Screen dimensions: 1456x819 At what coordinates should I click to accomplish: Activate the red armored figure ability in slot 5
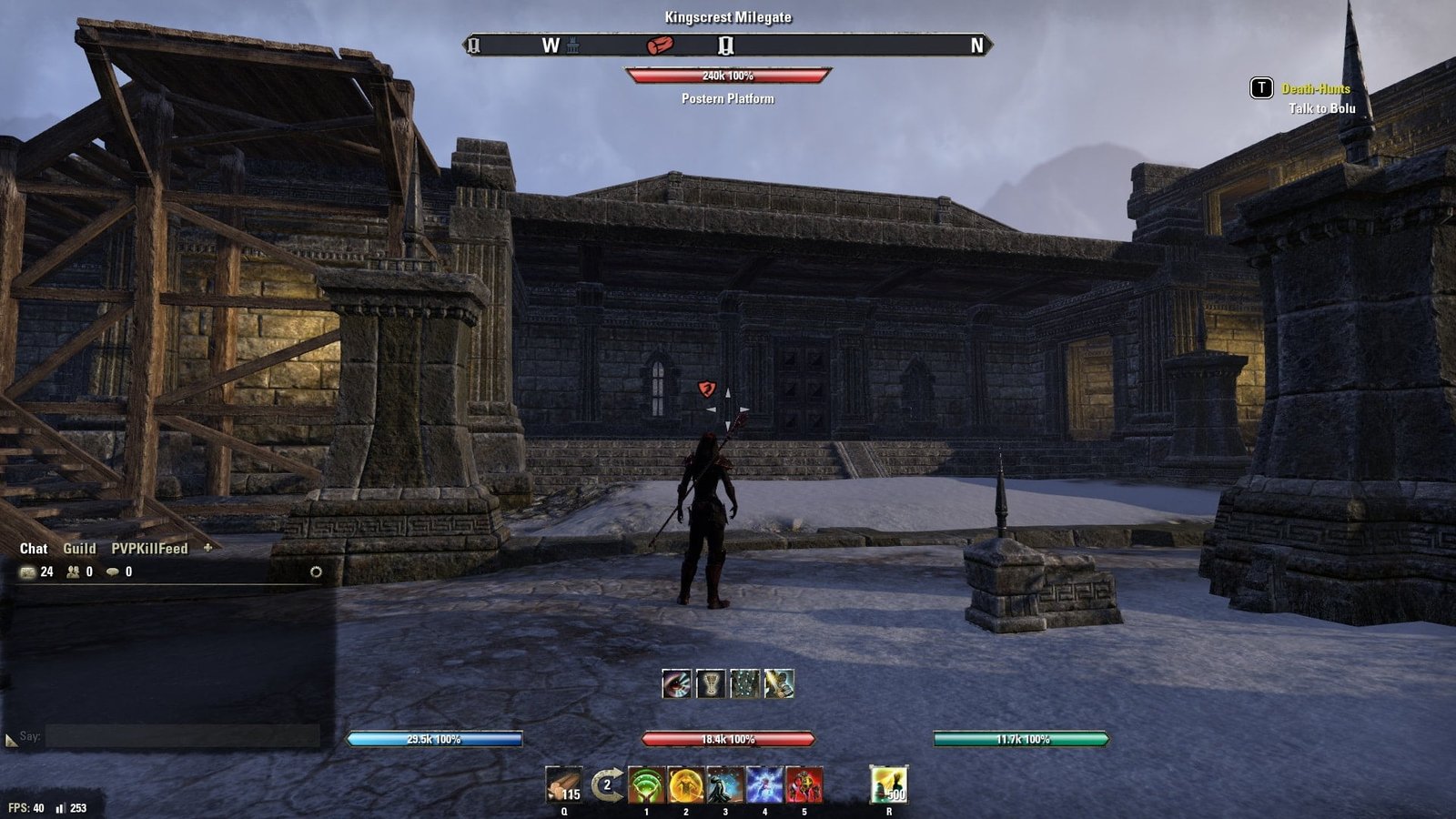(x=804, y=784)
